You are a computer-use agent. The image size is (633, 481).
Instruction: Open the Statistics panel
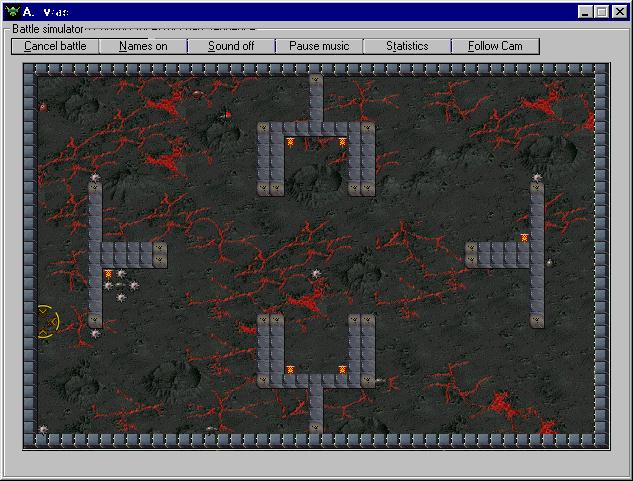pyautogui.click(x=407, y=46)
